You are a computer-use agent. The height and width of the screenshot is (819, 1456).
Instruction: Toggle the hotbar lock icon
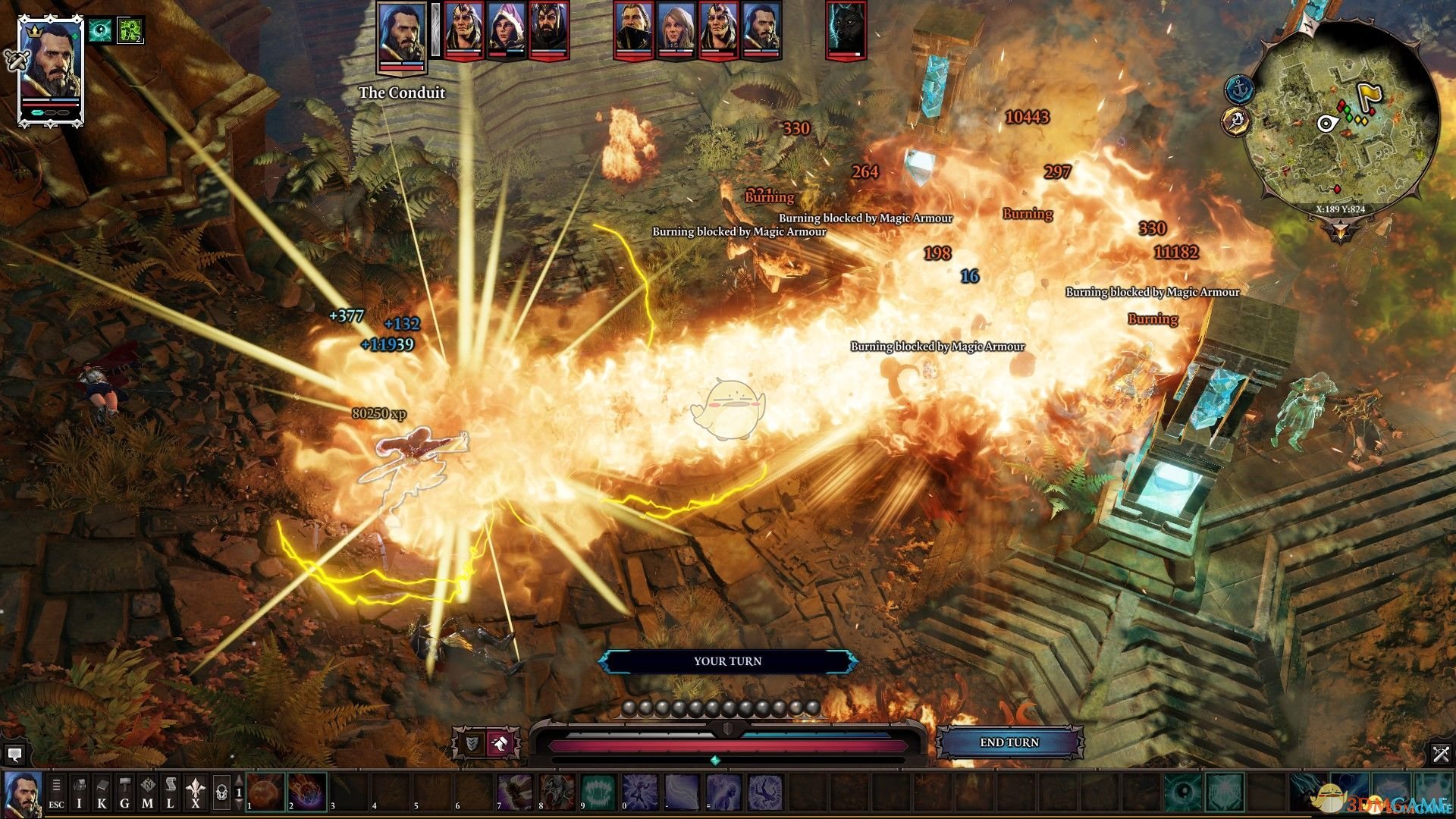click(221, 793)
